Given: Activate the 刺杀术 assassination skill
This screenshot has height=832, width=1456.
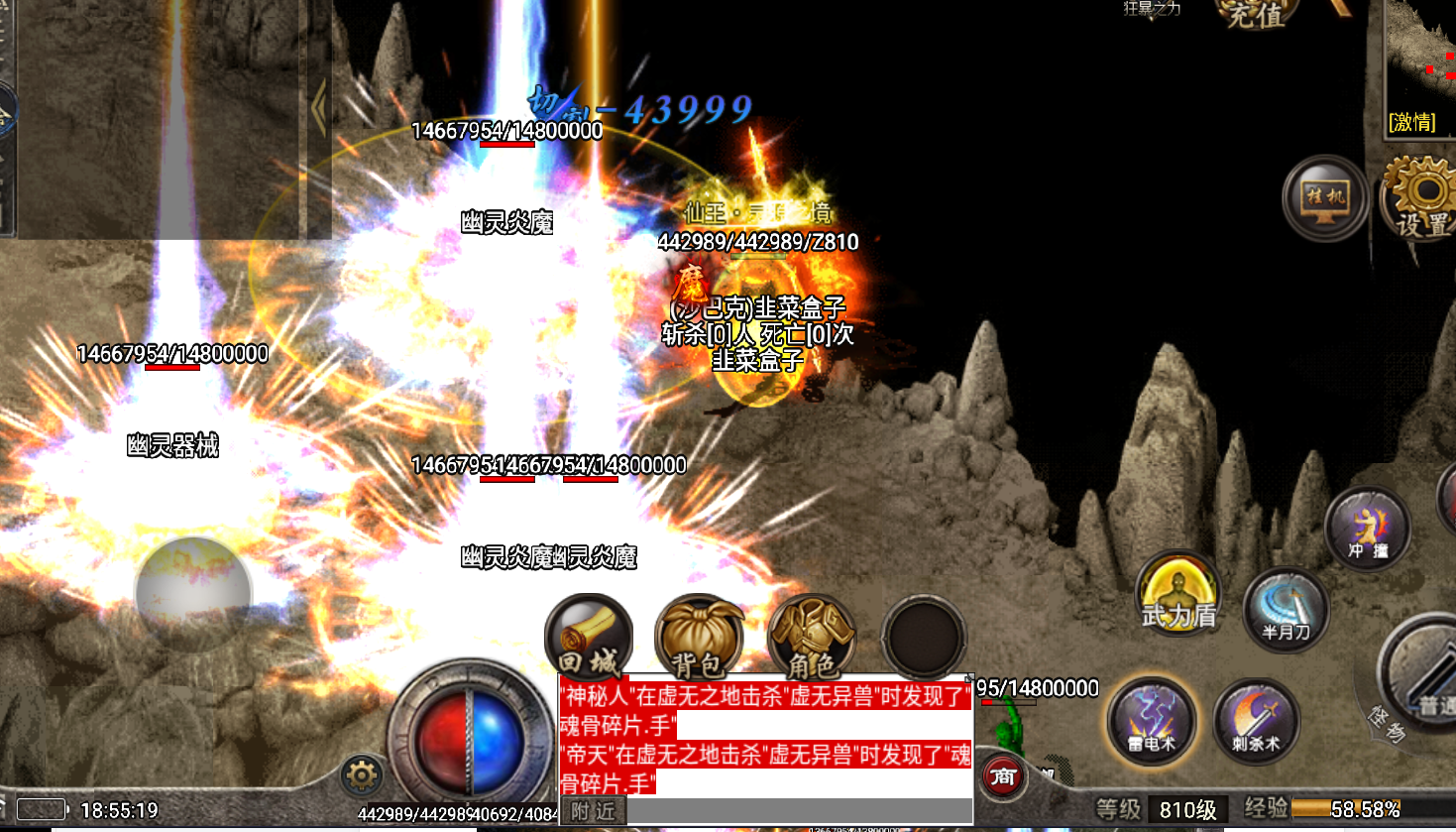Looking at the screenshot, I should click(1256, 721).
